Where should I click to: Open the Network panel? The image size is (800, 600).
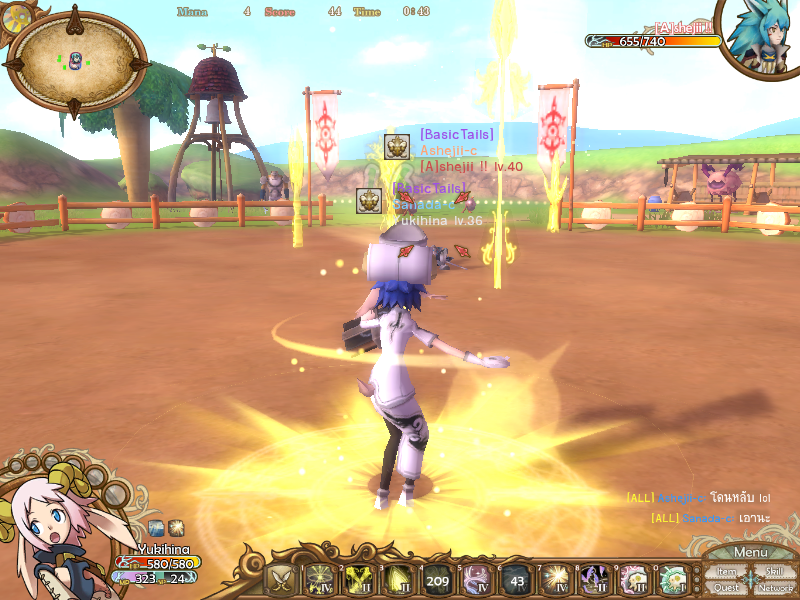(774, 588)
